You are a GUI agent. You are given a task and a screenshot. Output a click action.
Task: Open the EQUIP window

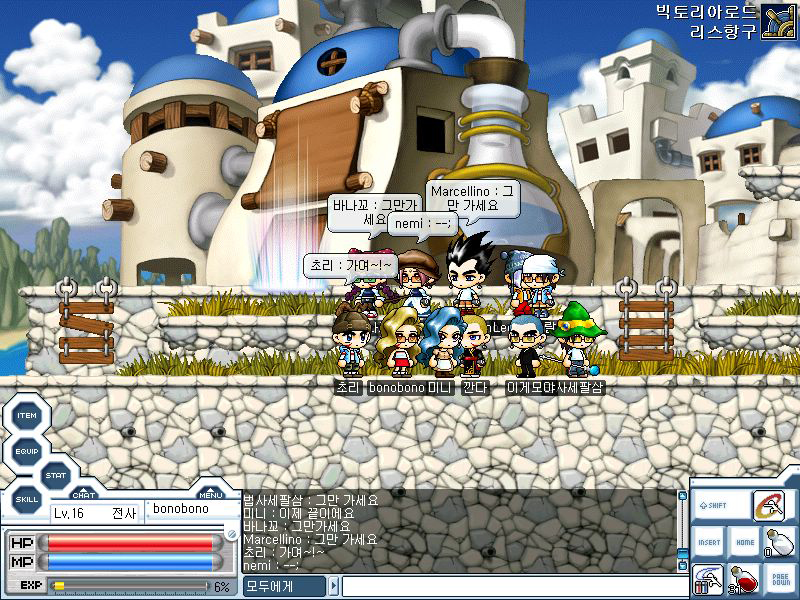click(x=27, y=451)
